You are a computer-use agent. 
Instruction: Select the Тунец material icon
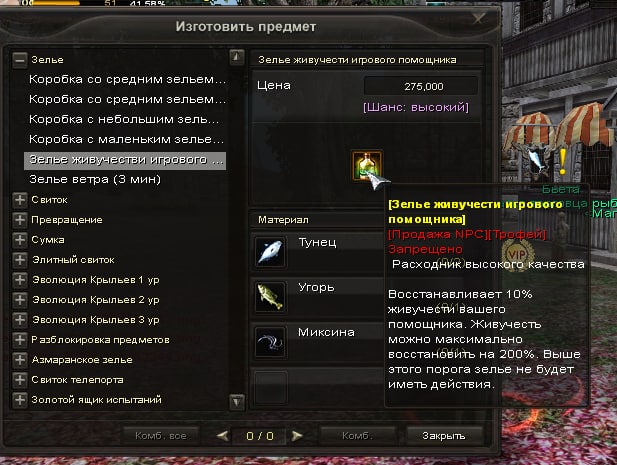click(x=270, y=250)
